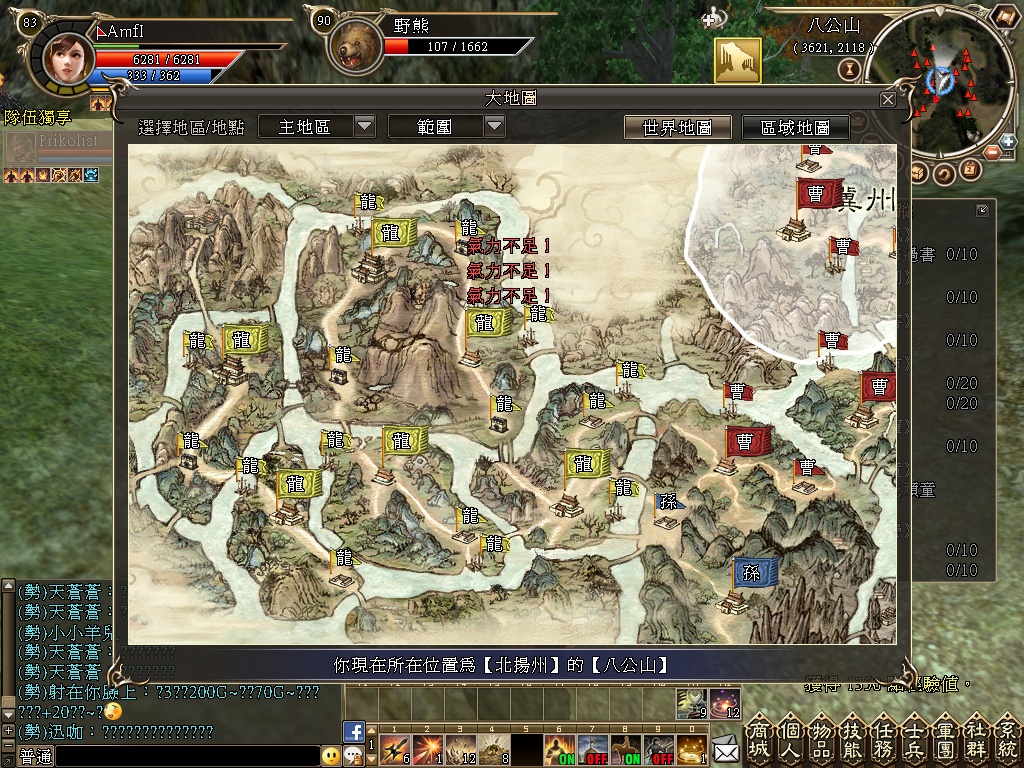
Task: Open the 商城 shop menu
Action: coord(760,738)
